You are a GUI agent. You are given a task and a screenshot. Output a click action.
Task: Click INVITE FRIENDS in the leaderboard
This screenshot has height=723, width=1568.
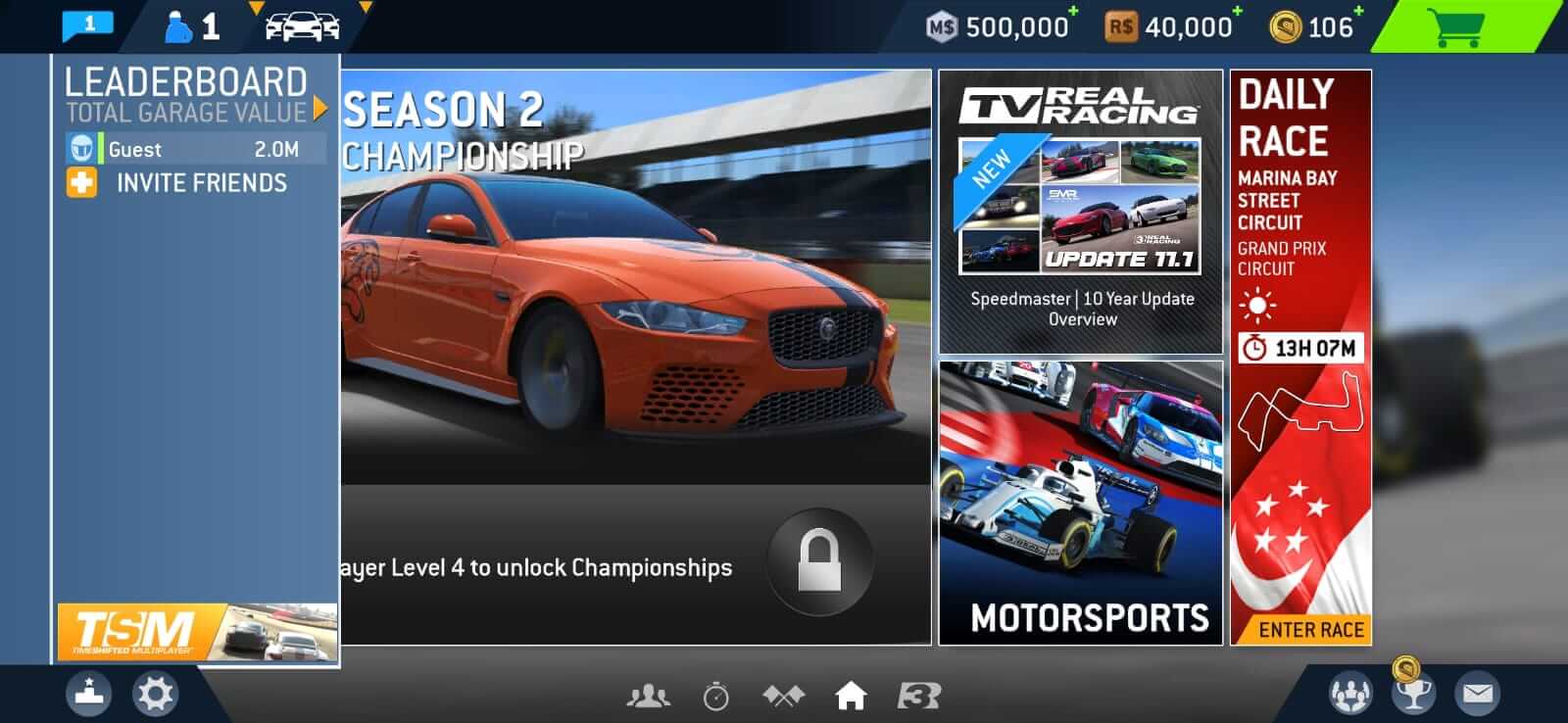[201, 182]
